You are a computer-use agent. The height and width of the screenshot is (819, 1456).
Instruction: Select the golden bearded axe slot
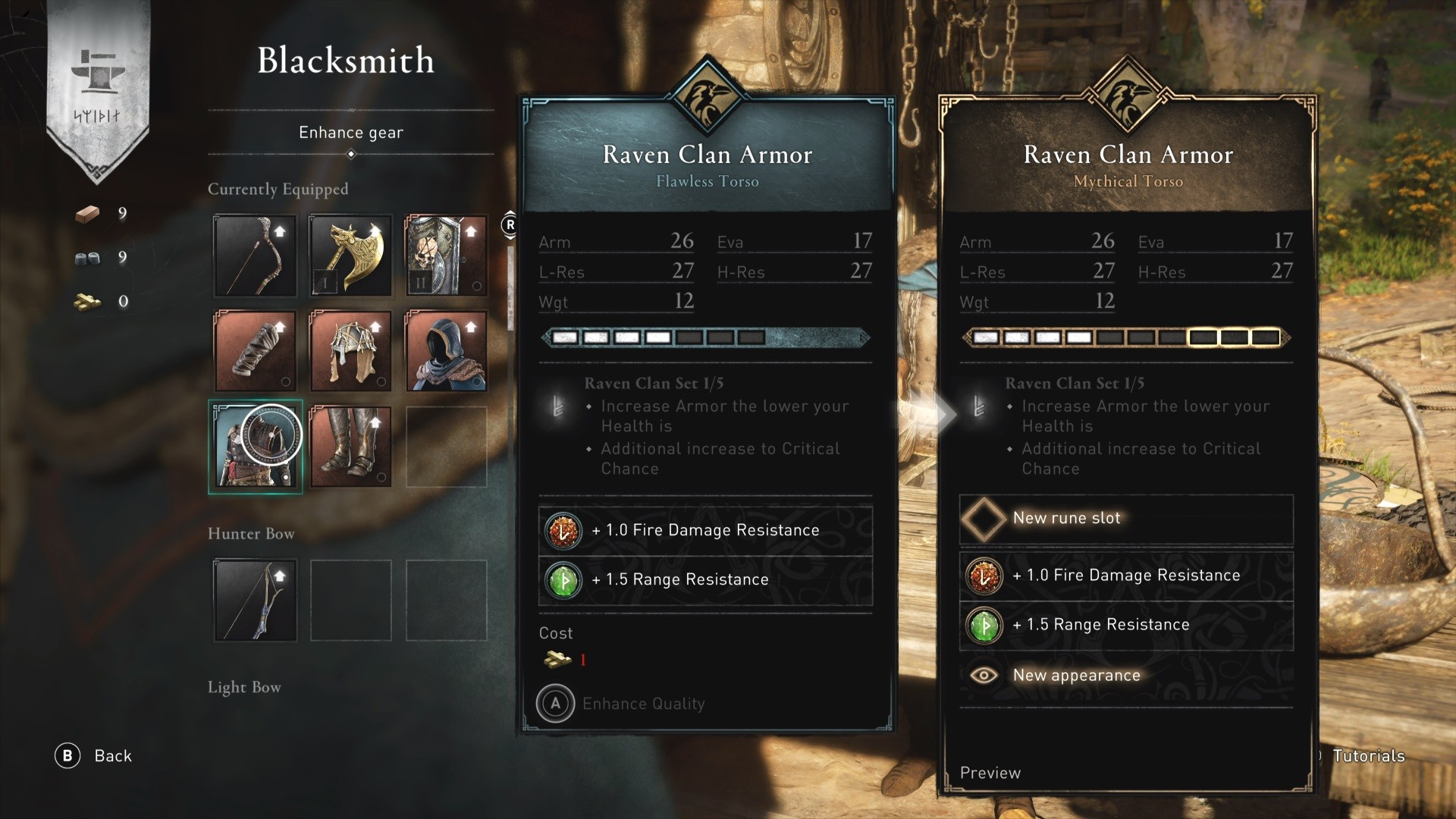350,256
